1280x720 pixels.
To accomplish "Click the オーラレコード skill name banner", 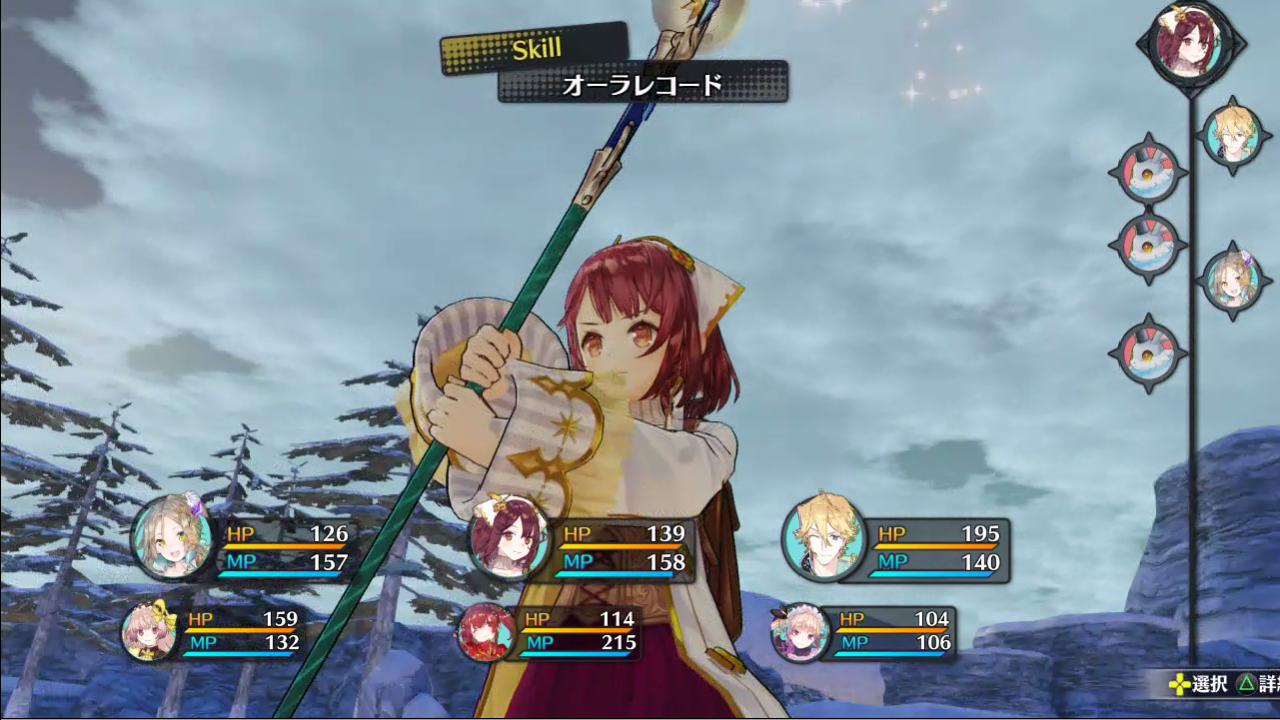I will click(643, 85).
